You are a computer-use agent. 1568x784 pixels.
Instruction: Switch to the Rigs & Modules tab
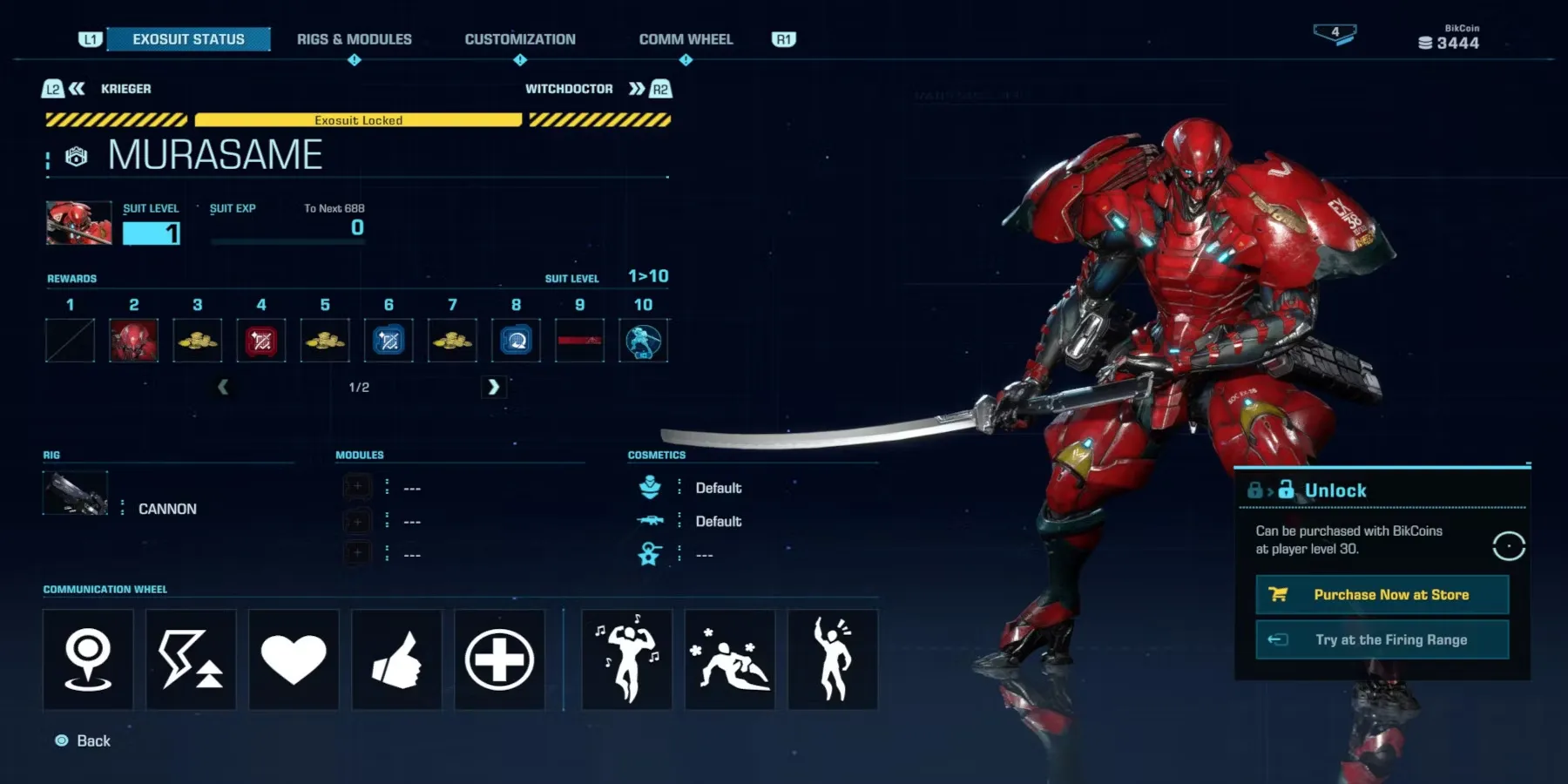coord(354,39)
